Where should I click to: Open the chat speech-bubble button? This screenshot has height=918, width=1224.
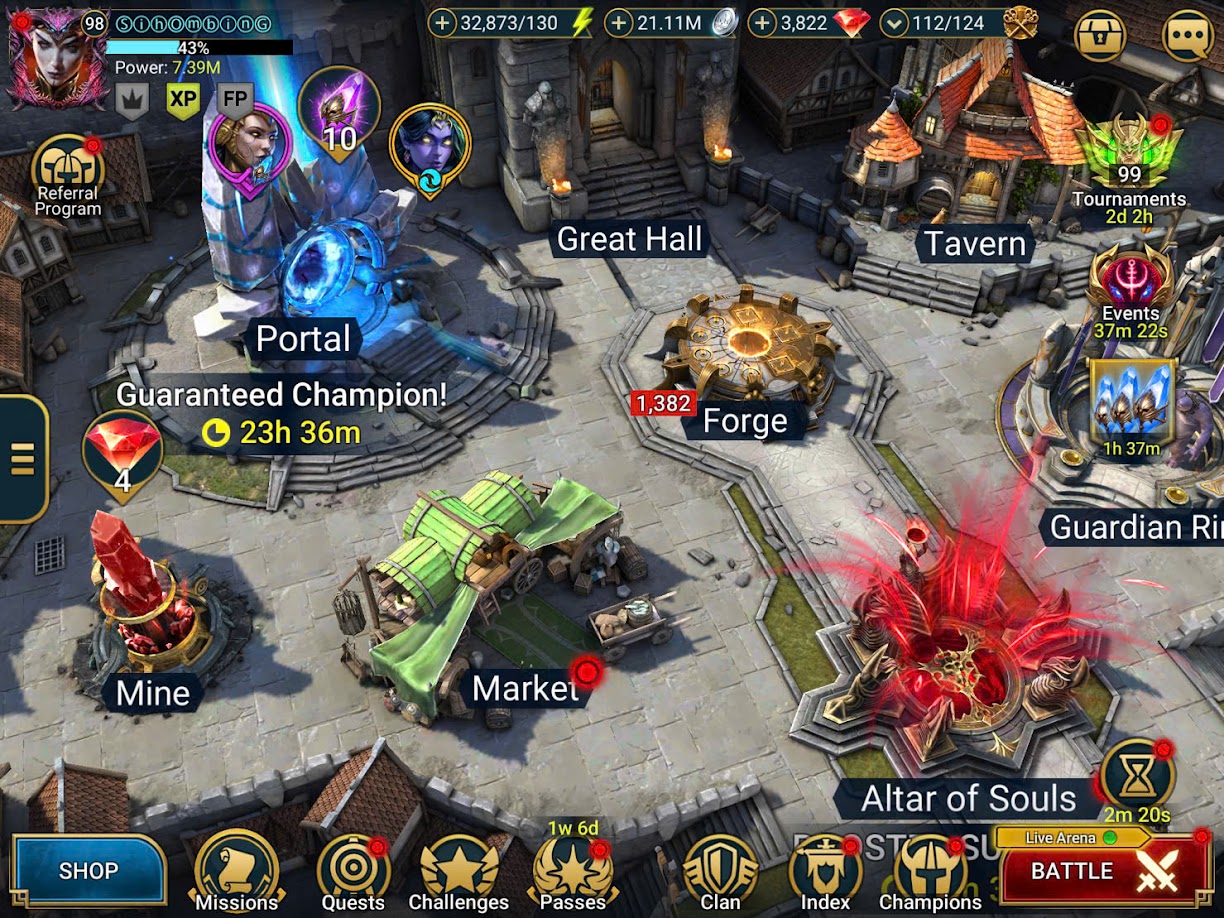coord(1187,35)
